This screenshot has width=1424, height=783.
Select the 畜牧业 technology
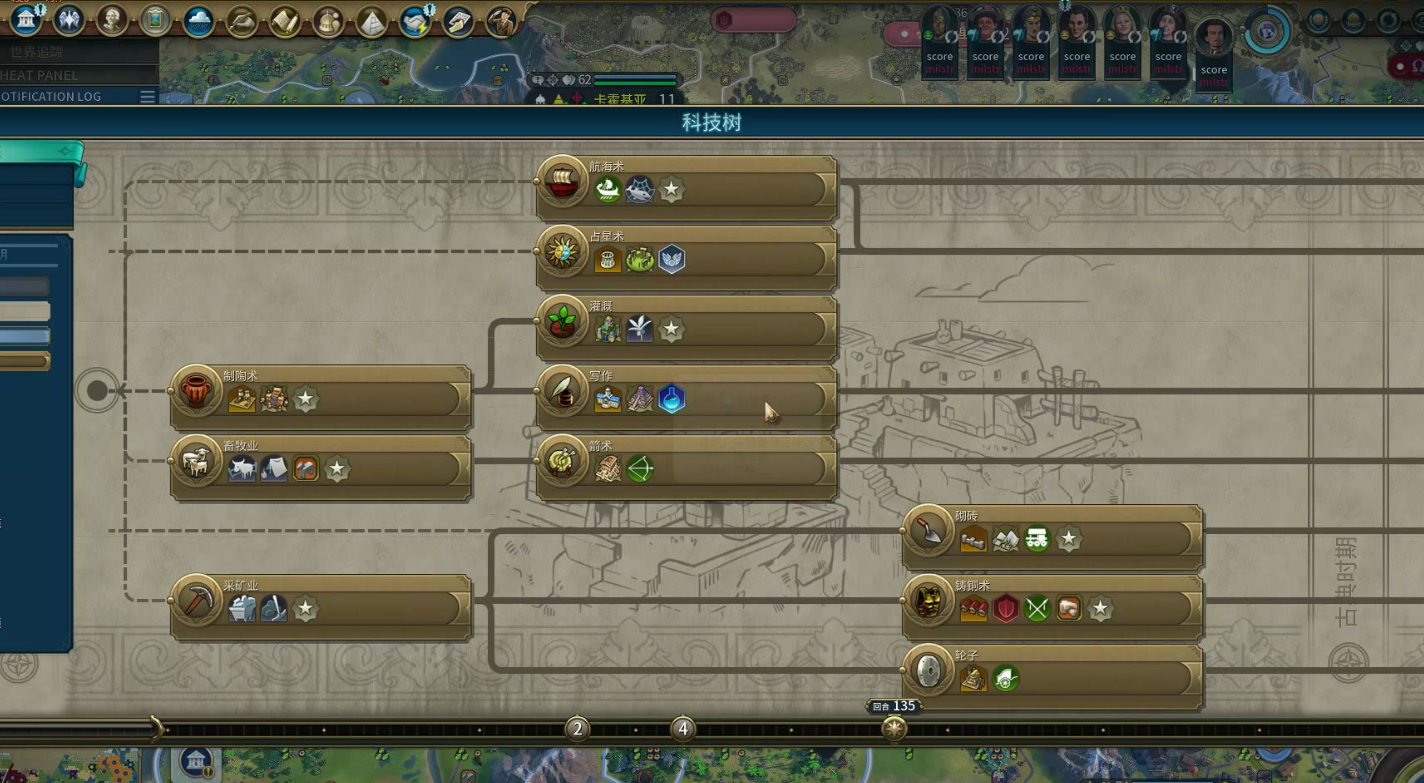[x=320, y=468]
